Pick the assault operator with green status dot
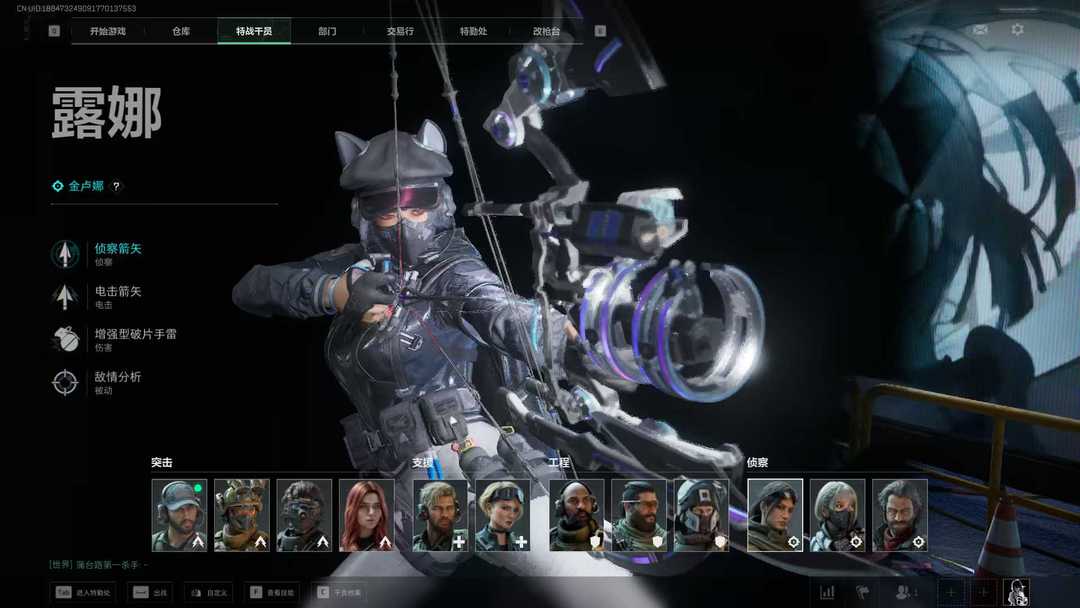Viewport: 1080px width, 608px height. point(179,515)
